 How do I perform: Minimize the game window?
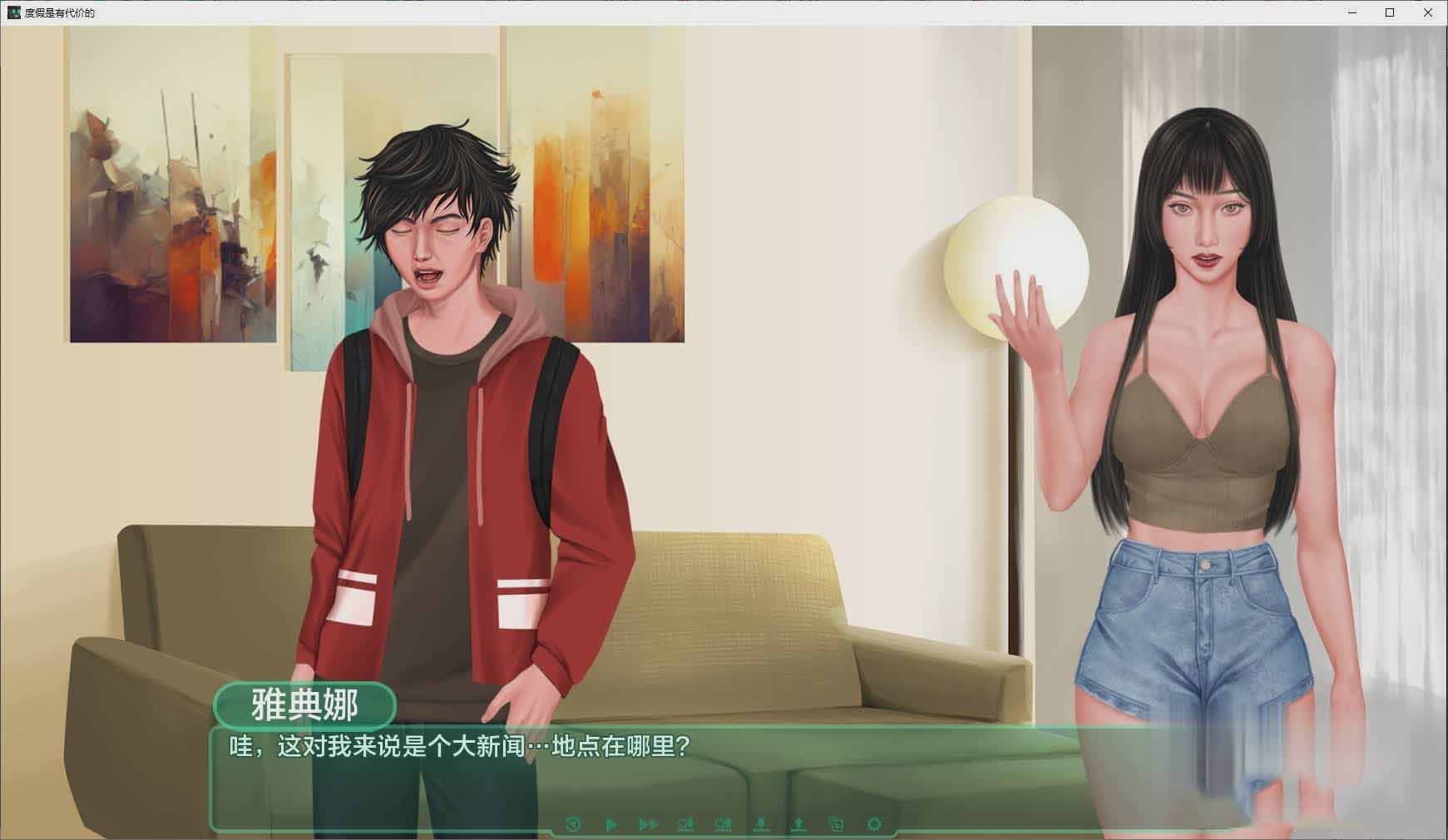(x=1352, y=12)
